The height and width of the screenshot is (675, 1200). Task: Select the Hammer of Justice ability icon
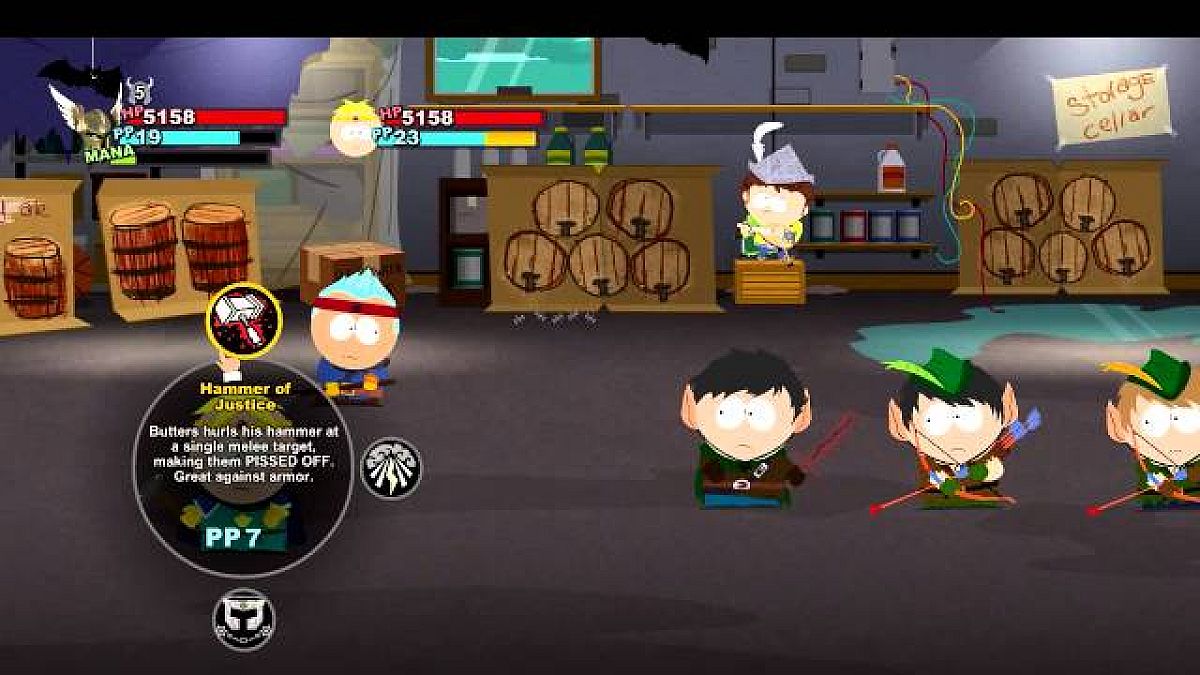(x=243, y=320)
